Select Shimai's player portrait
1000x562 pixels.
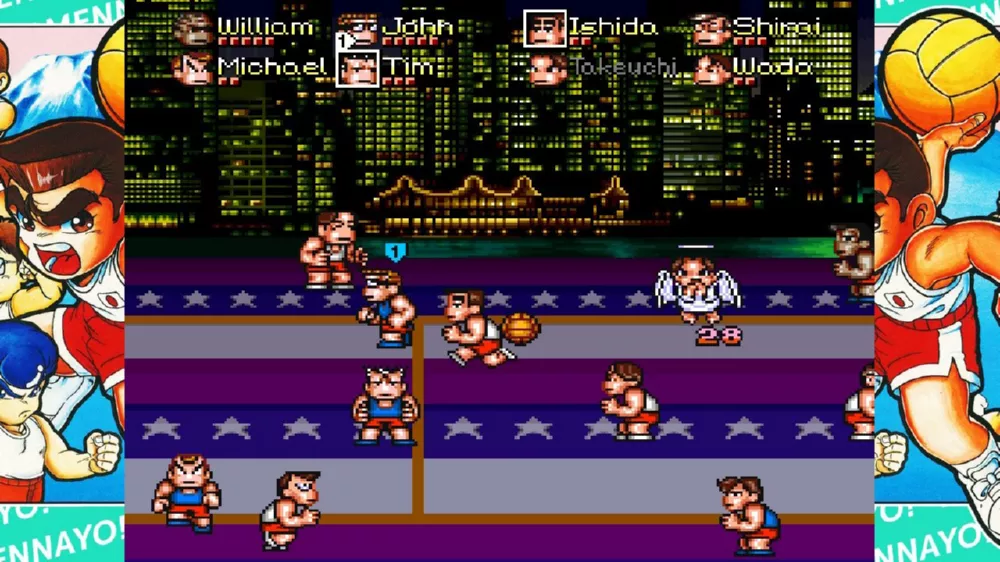click(710, 29)
